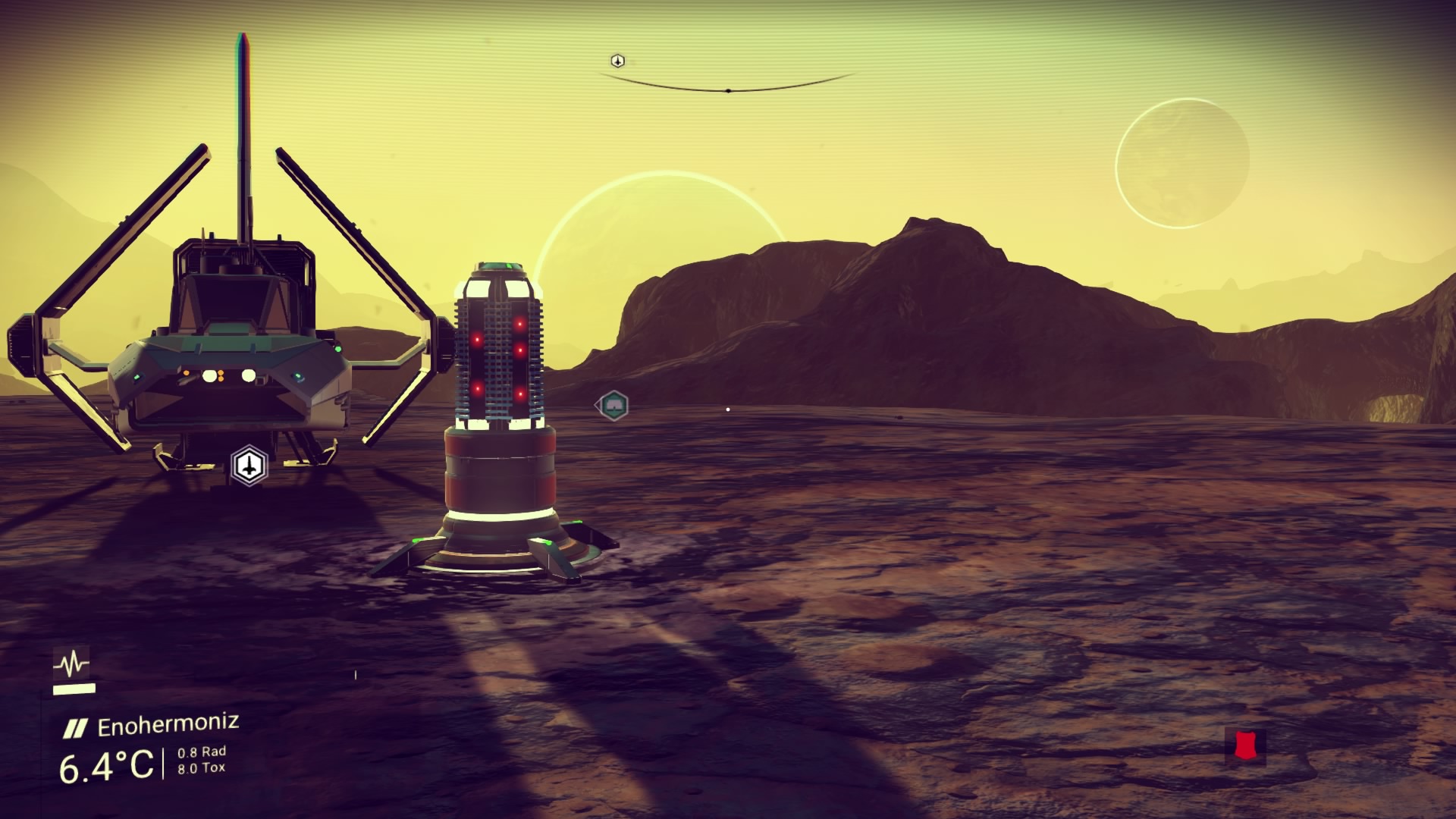The height and width of the screenshot is (819, 1456).
Task: Click the red shield warning icon
Action: point(1244,745)
